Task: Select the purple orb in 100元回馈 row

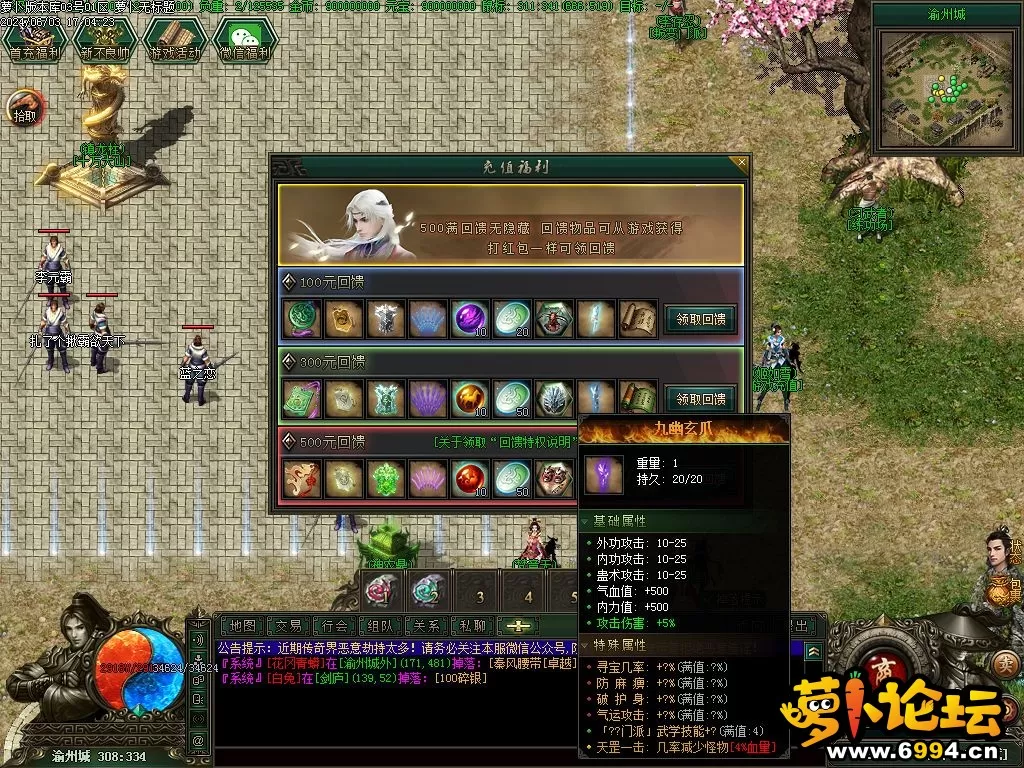Action: click(469, 319)
